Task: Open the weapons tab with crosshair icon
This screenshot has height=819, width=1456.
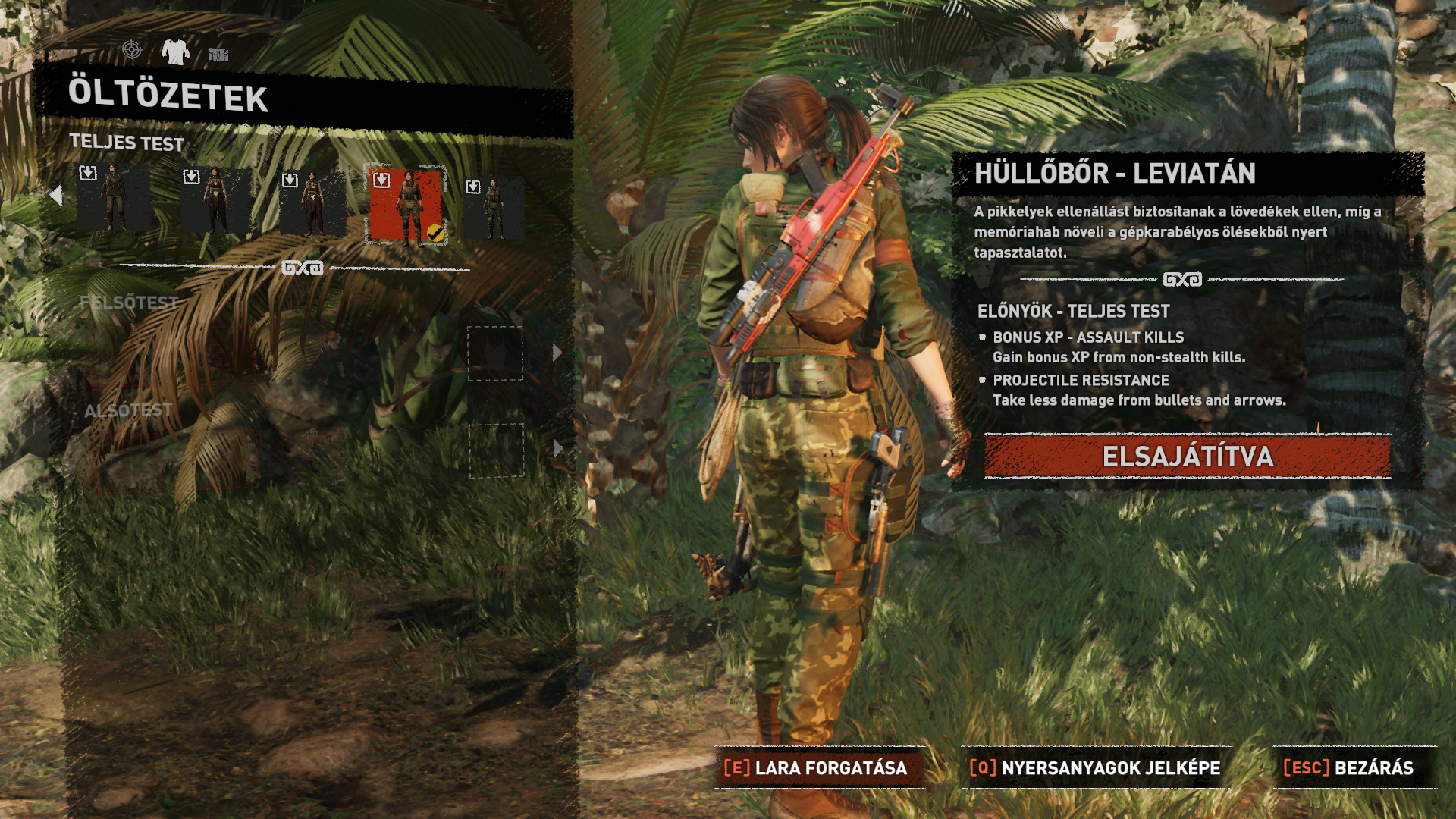Action: click(x=132, y=51)
